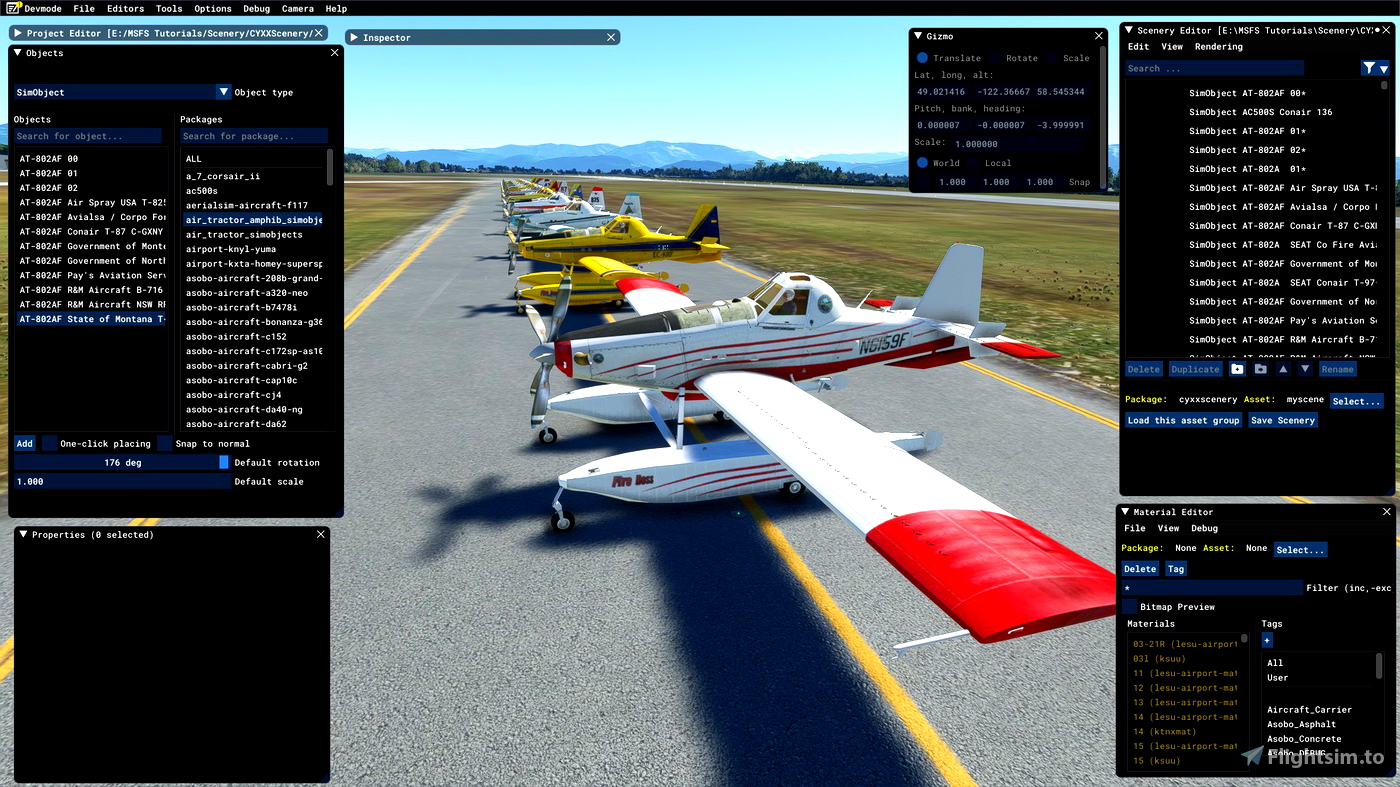Click the up-arrow icon to move the object up
Viewport: 1400px width, 787px height.
(1284, 369)
